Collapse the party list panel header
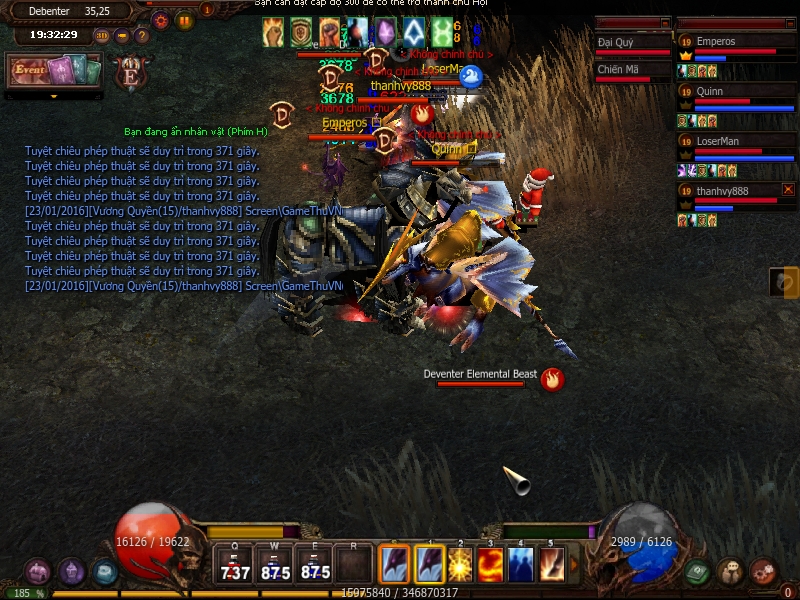 pyautogui.click(x=788, y=23)
